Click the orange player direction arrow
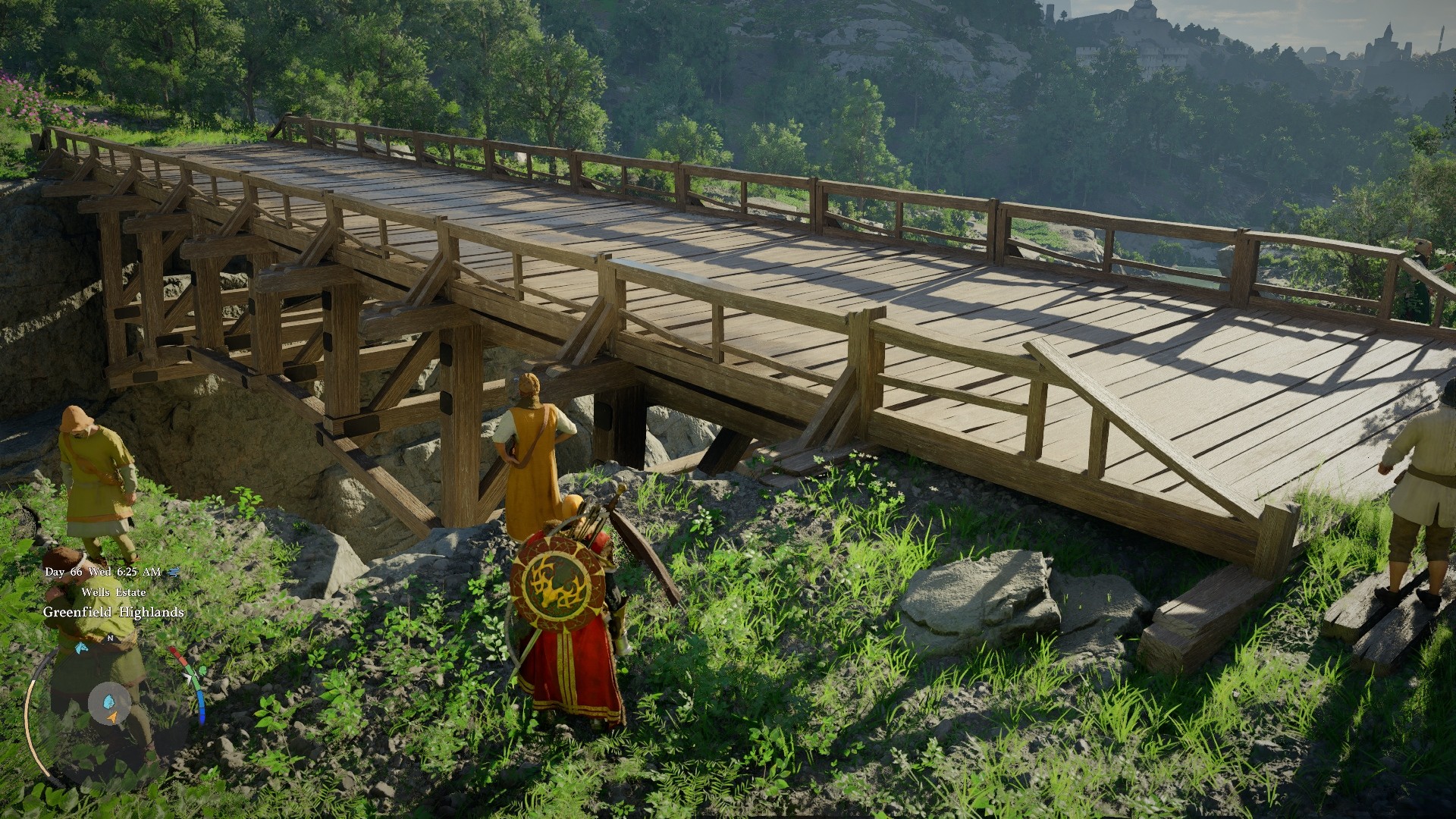 pyautogui.click(x=112, y=717)
